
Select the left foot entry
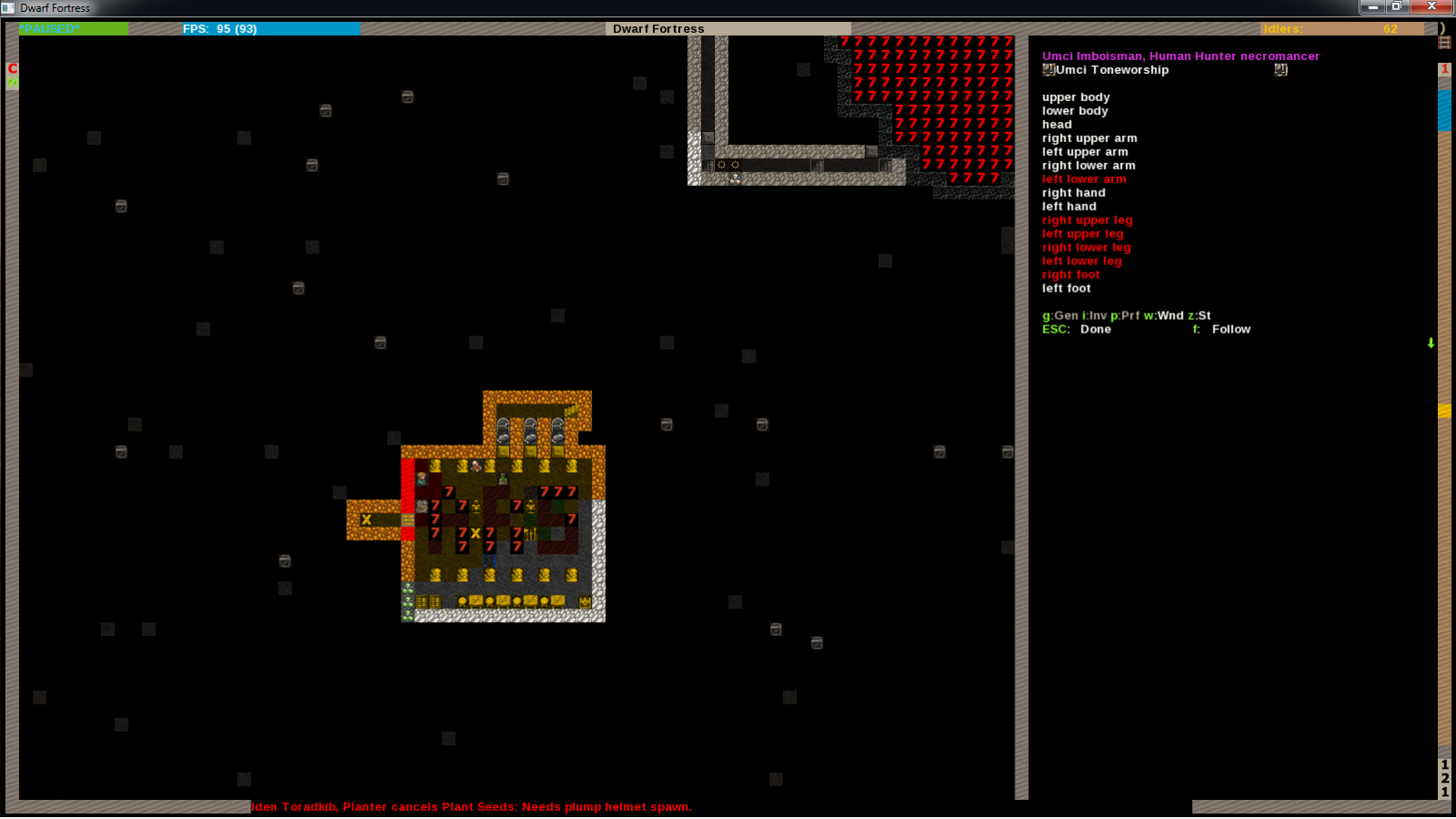1066,289
